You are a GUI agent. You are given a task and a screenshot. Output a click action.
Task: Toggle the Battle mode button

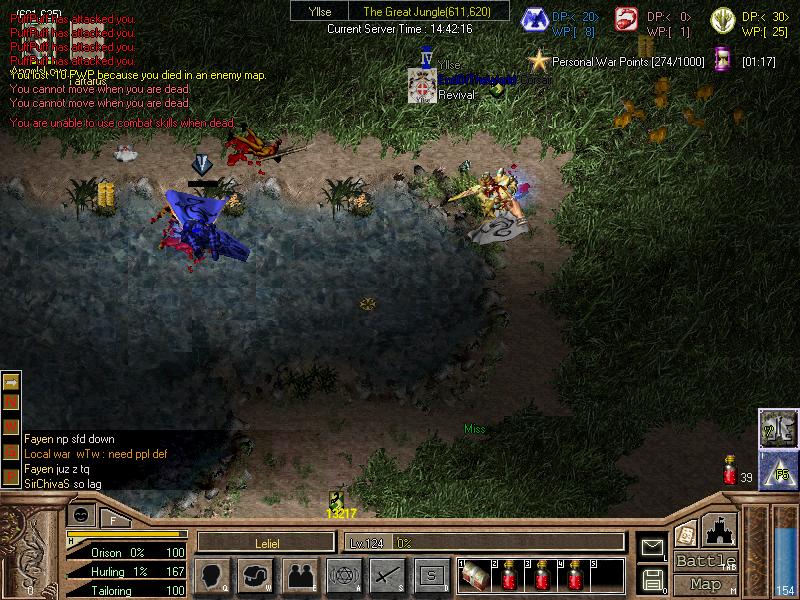pos(706,561)
